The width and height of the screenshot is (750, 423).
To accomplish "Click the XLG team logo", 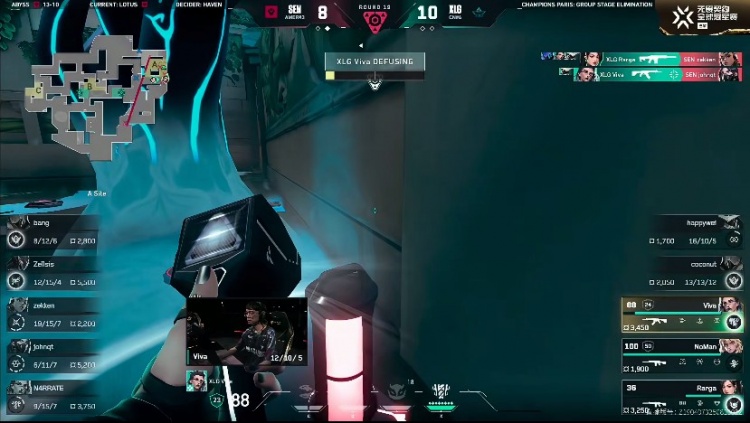I will [478, 13].
